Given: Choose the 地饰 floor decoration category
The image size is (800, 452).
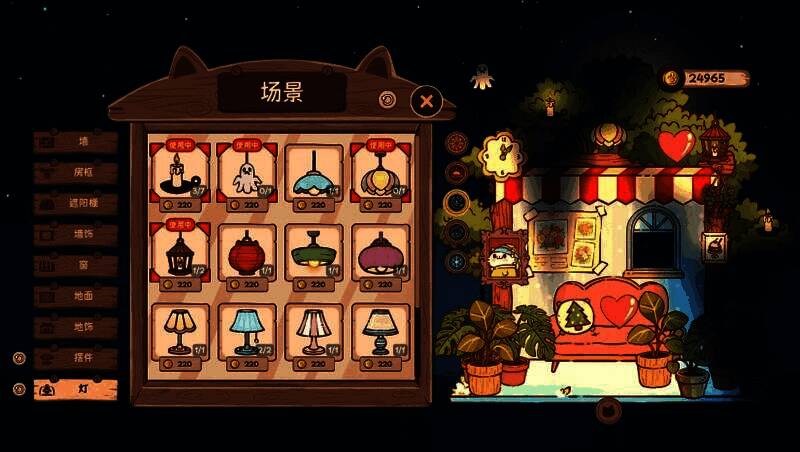Looking at the screenshot, I should (76, 328).
